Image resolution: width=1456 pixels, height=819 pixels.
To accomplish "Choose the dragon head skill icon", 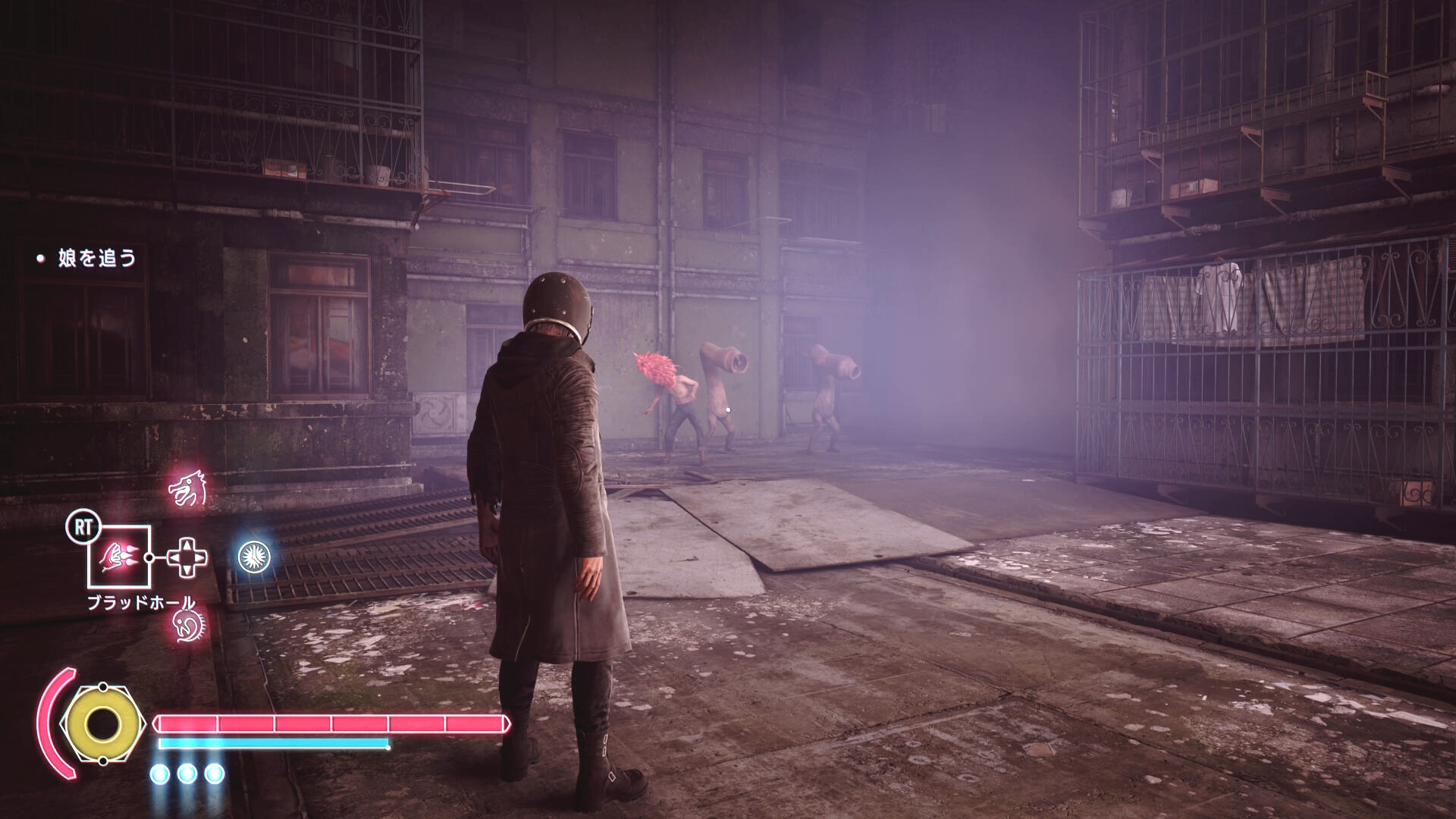I will tap(187, 490).
